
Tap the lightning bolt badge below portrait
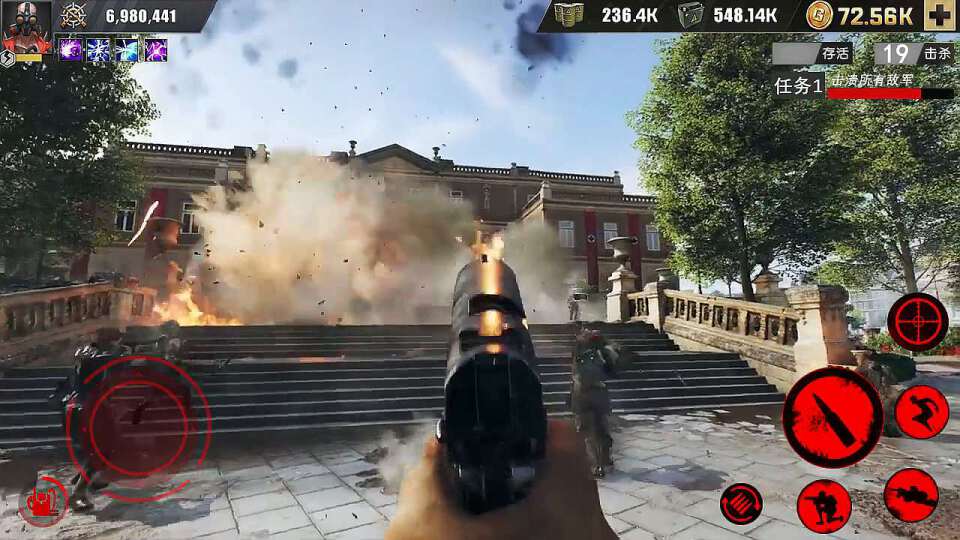(x=7, y=58)
